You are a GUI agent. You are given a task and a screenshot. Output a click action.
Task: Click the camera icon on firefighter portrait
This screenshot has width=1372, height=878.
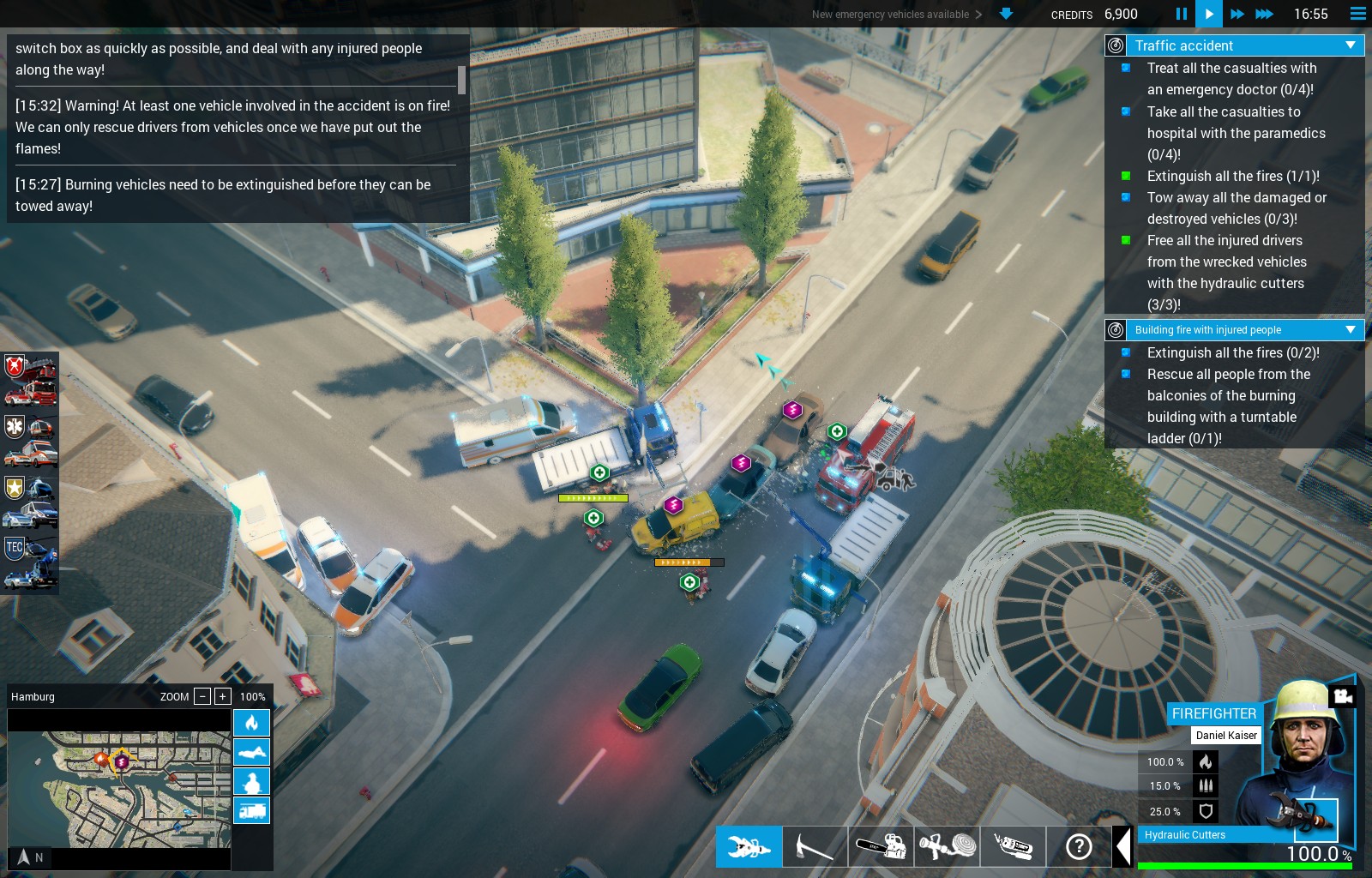[x=1343, y=695]
